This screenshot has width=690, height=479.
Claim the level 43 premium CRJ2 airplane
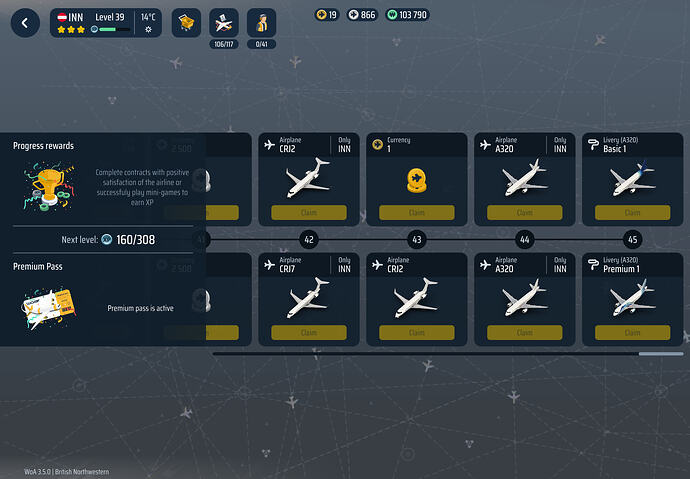coord(416,333)
